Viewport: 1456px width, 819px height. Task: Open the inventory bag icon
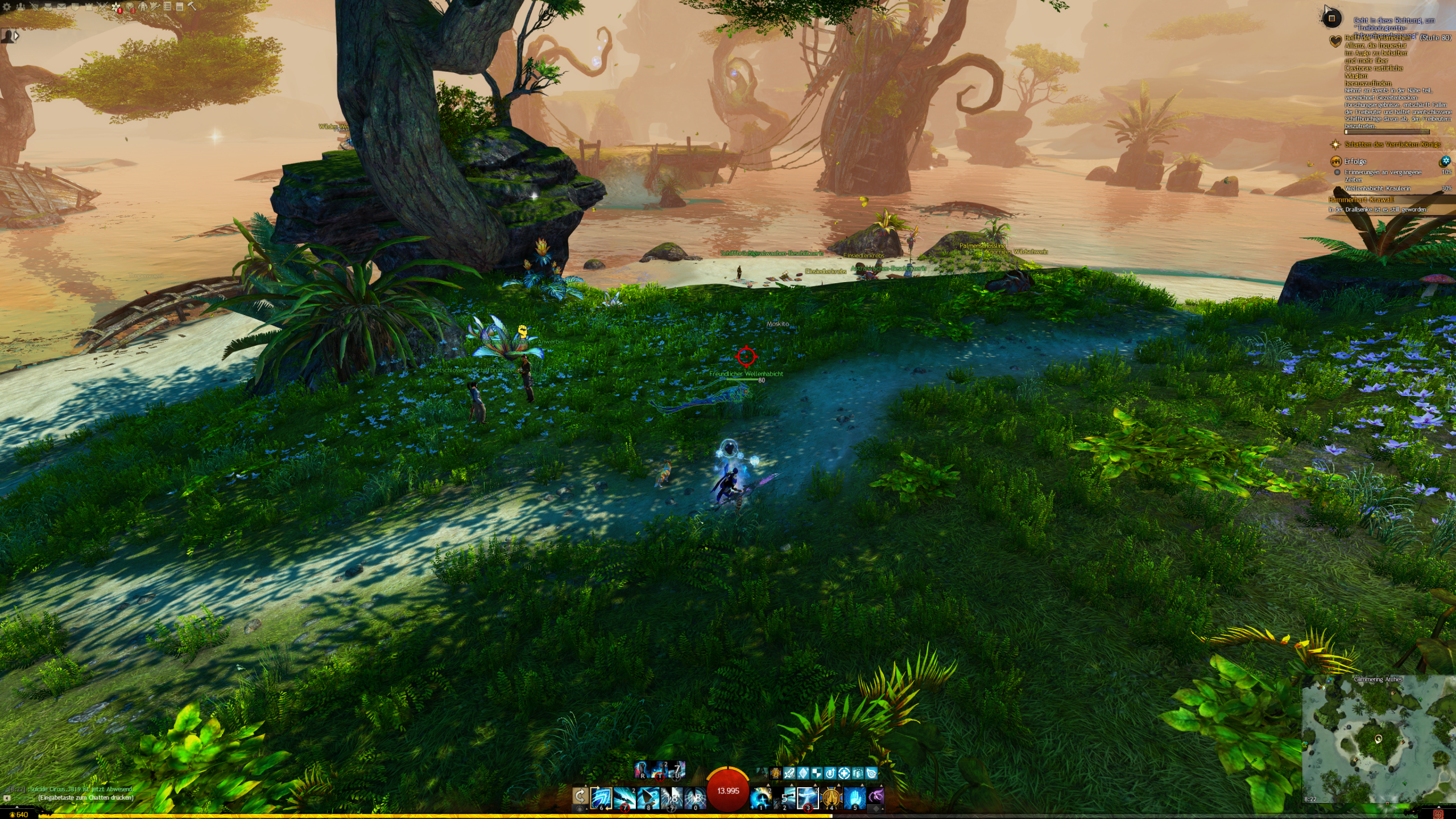point(48,7)
